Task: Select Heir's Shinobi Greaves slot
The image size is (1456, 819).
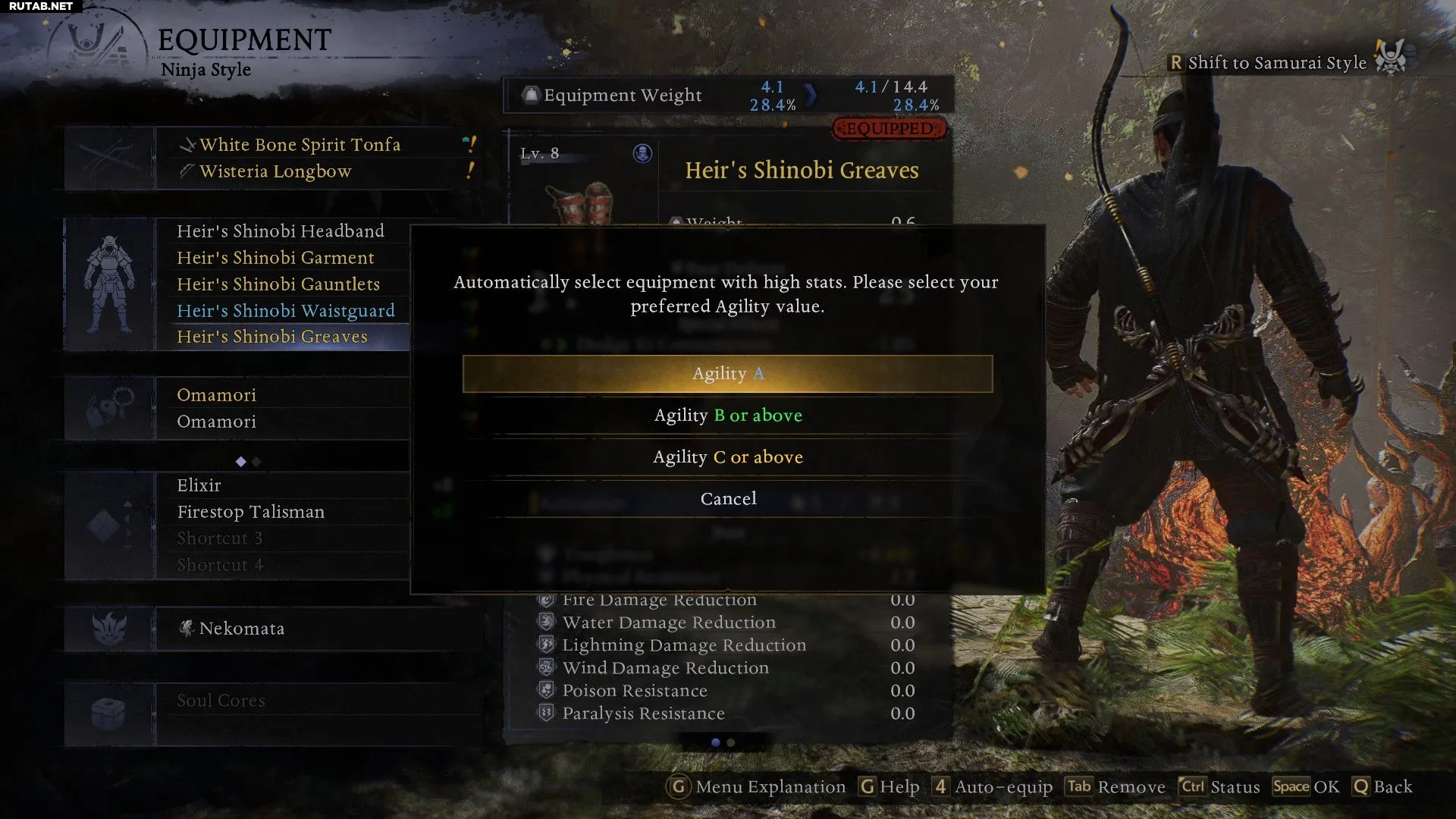Action: coord(271,337)
